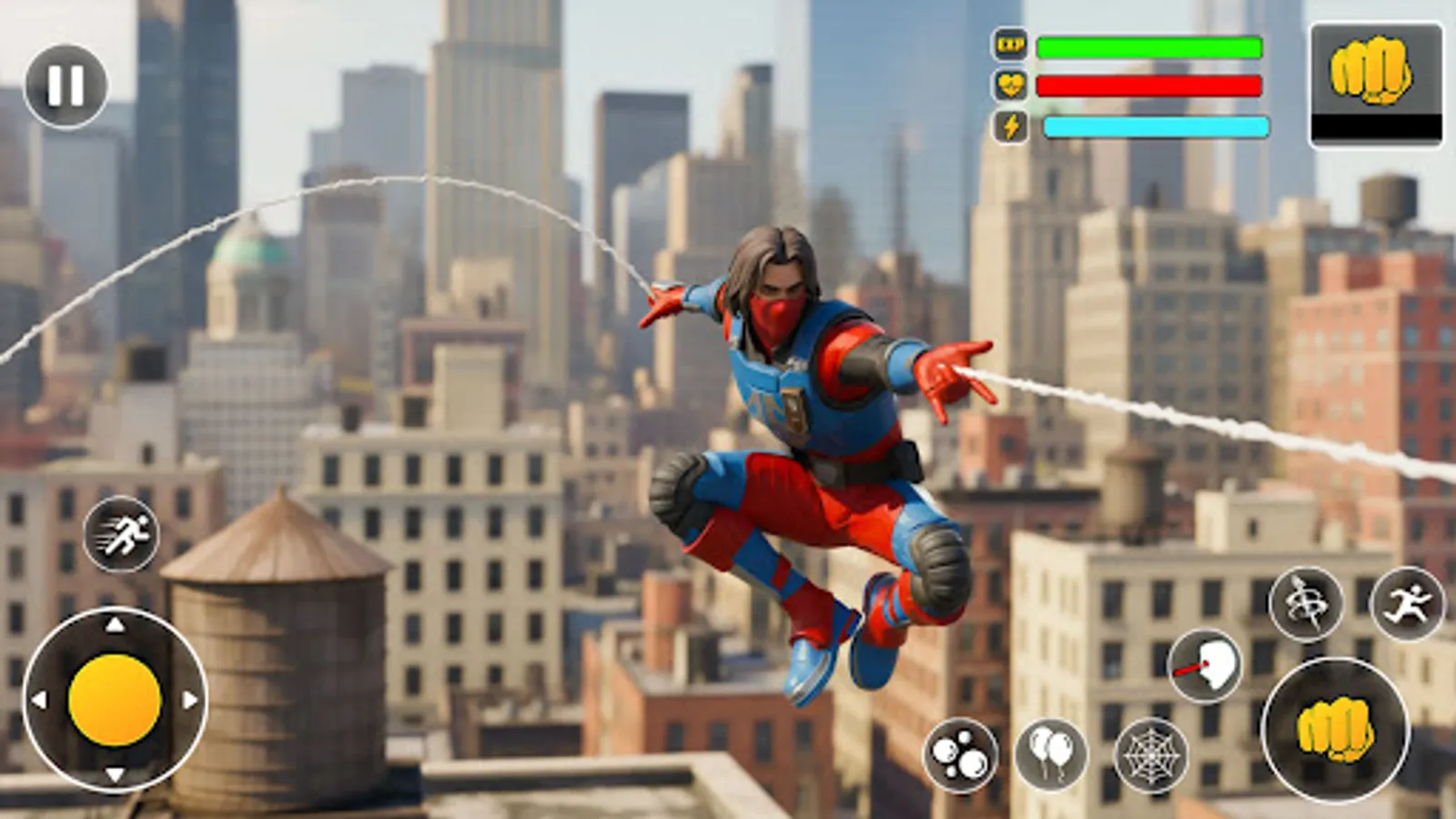Tap the lightning energy icon
Screen dimensions: 1456x819
1012,126
